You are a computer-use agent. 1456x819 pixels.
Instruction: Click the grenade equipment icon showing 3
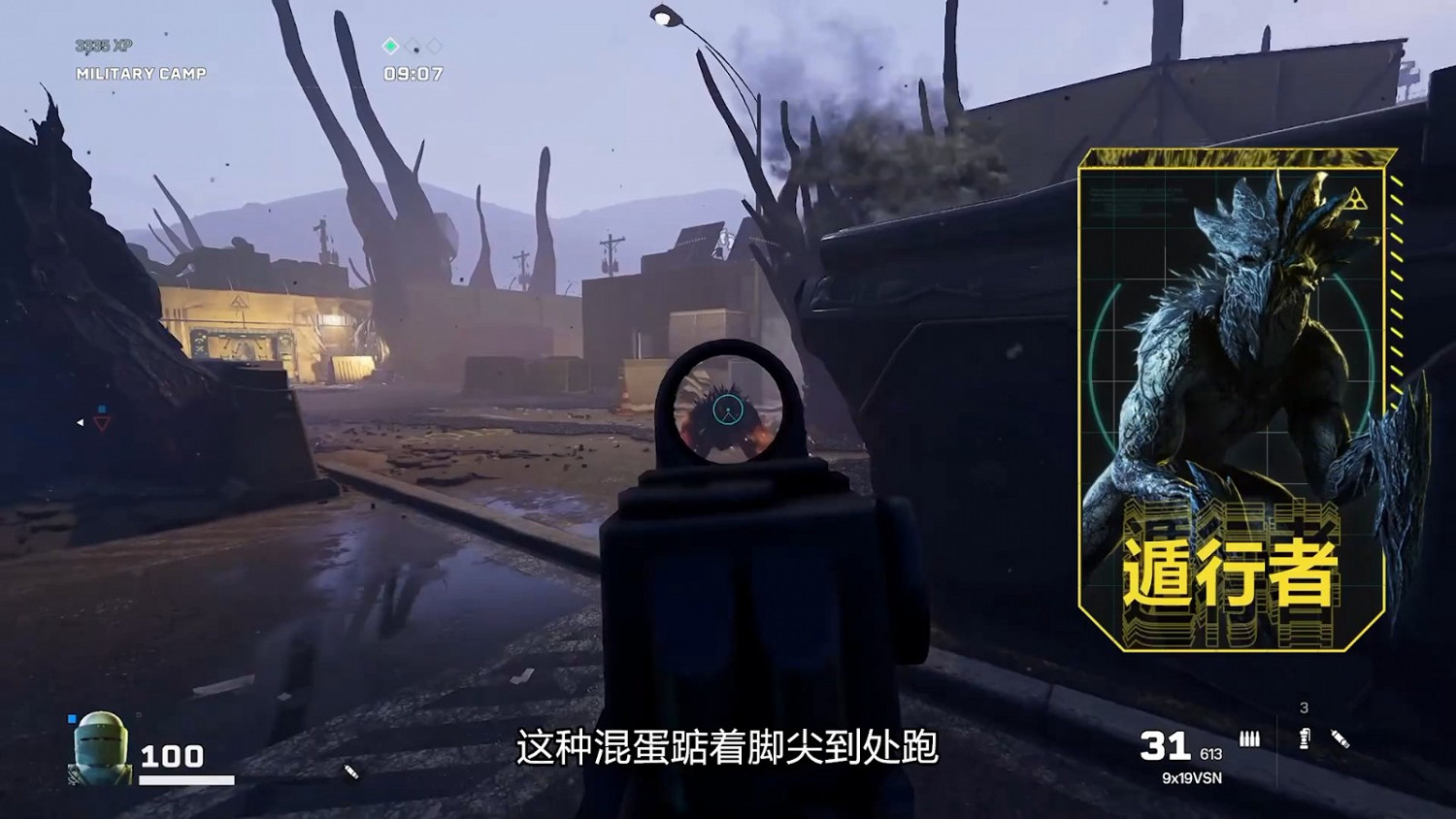tap(1305, 737)
